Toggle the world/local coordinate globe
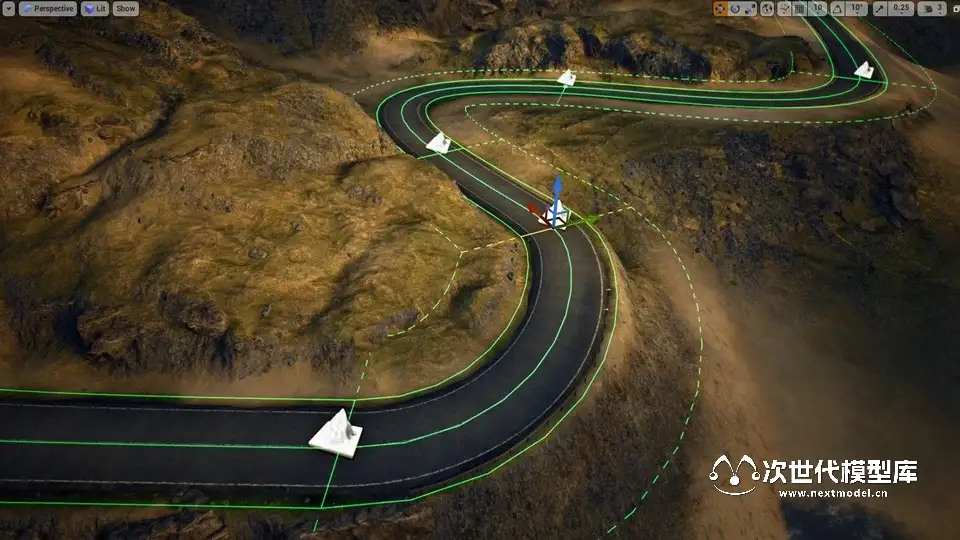 tap(767, 8)
